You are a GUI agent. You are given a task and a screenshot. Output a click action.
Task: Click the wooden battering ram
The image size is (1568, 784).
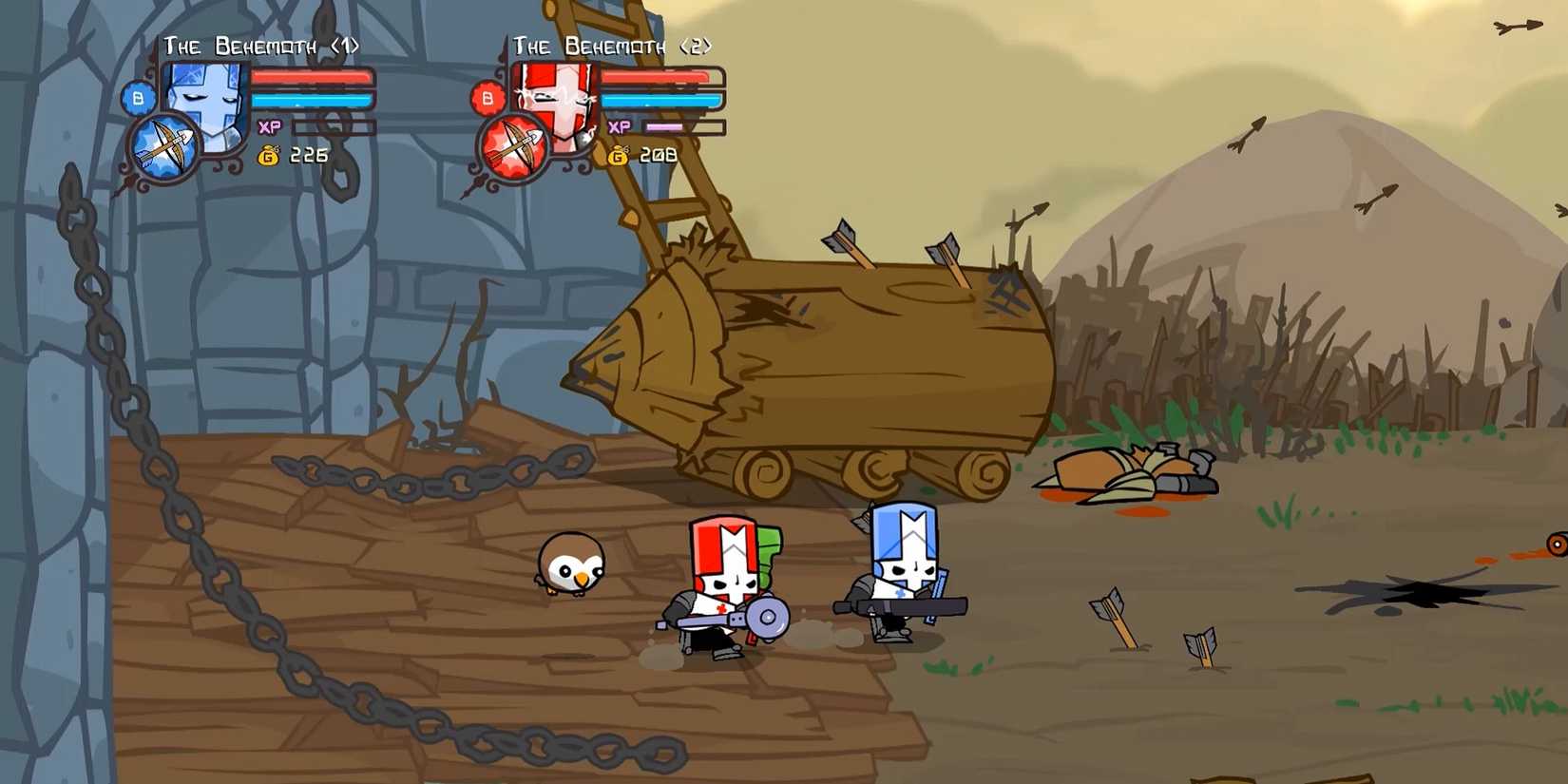(846, 361)
